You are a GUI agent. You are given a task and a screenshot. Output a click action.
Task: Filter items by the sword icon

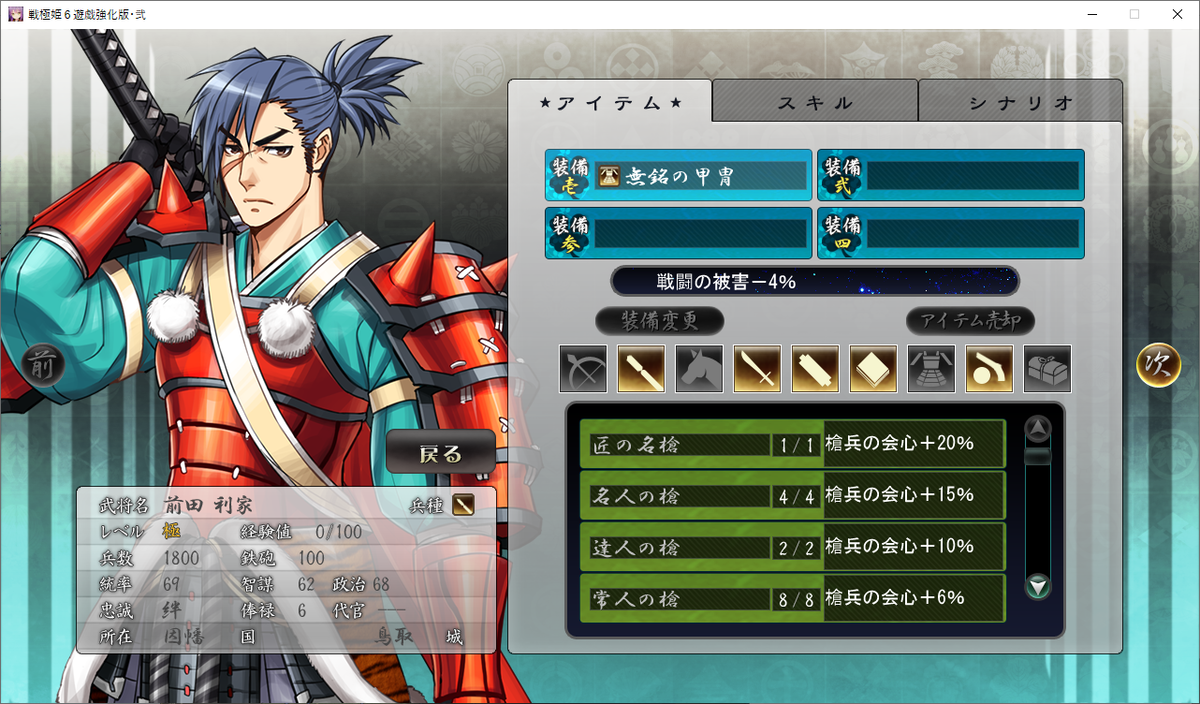[757, 369]
